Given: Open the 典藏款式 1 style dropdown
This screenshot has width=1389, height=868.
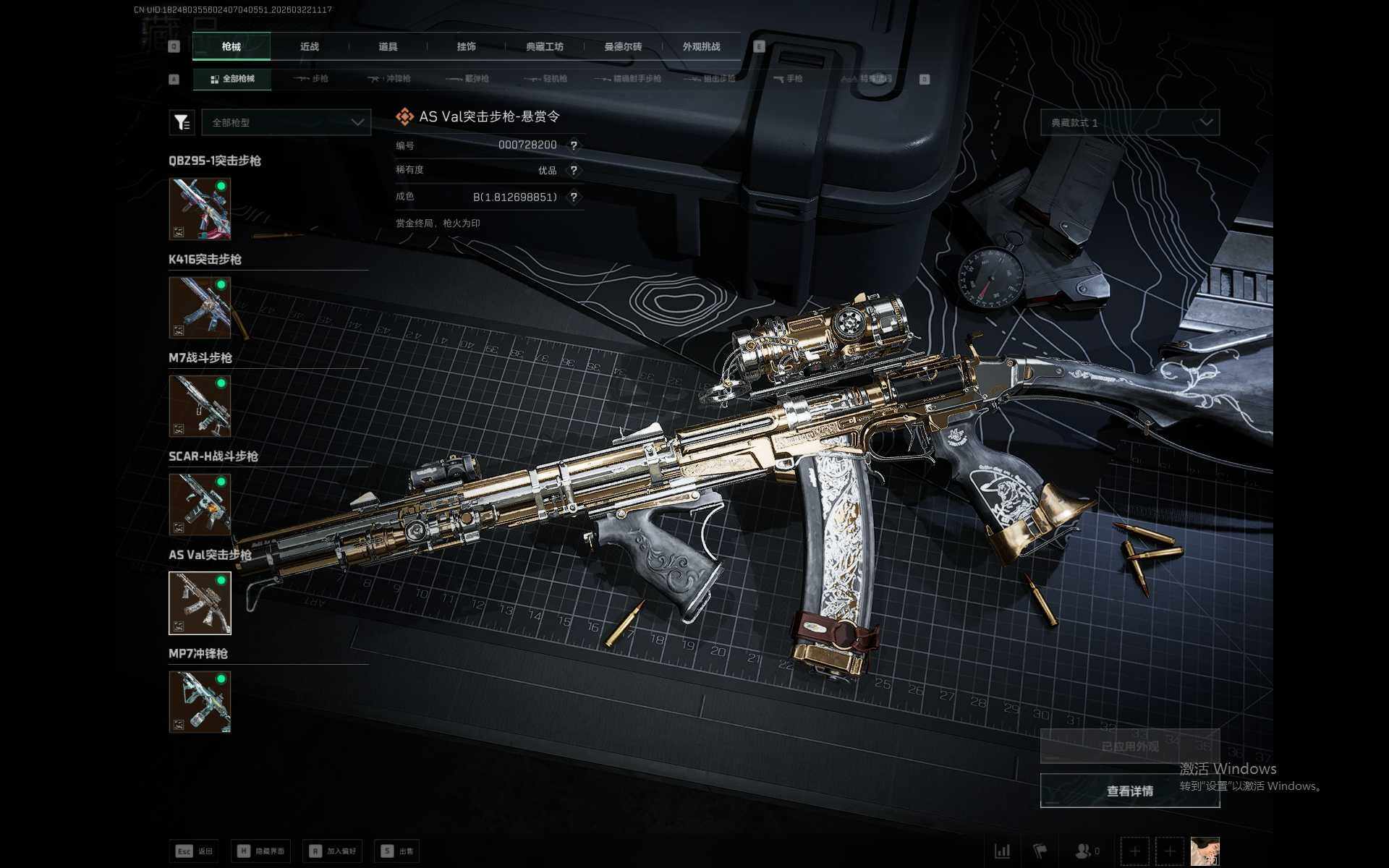Looking at the screenshot, I should [1129, 122].
